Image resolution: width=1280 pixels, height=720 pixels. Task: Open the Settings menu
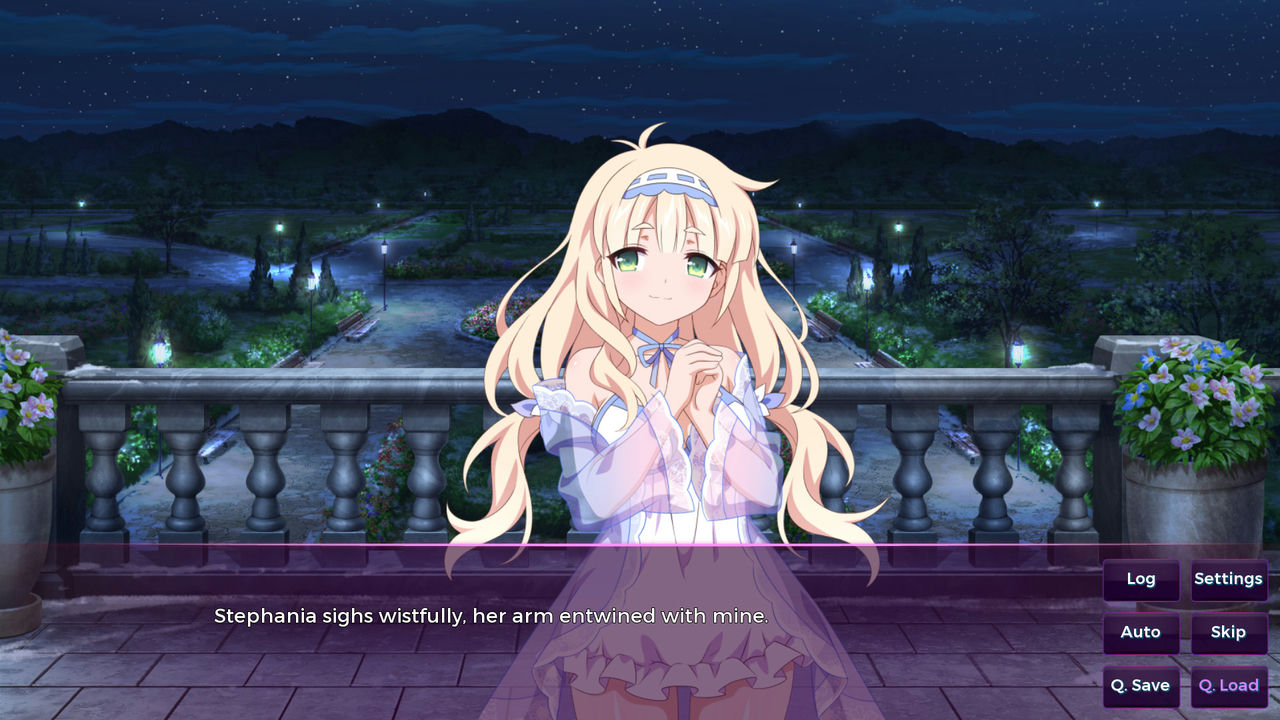coord(1228,579)
